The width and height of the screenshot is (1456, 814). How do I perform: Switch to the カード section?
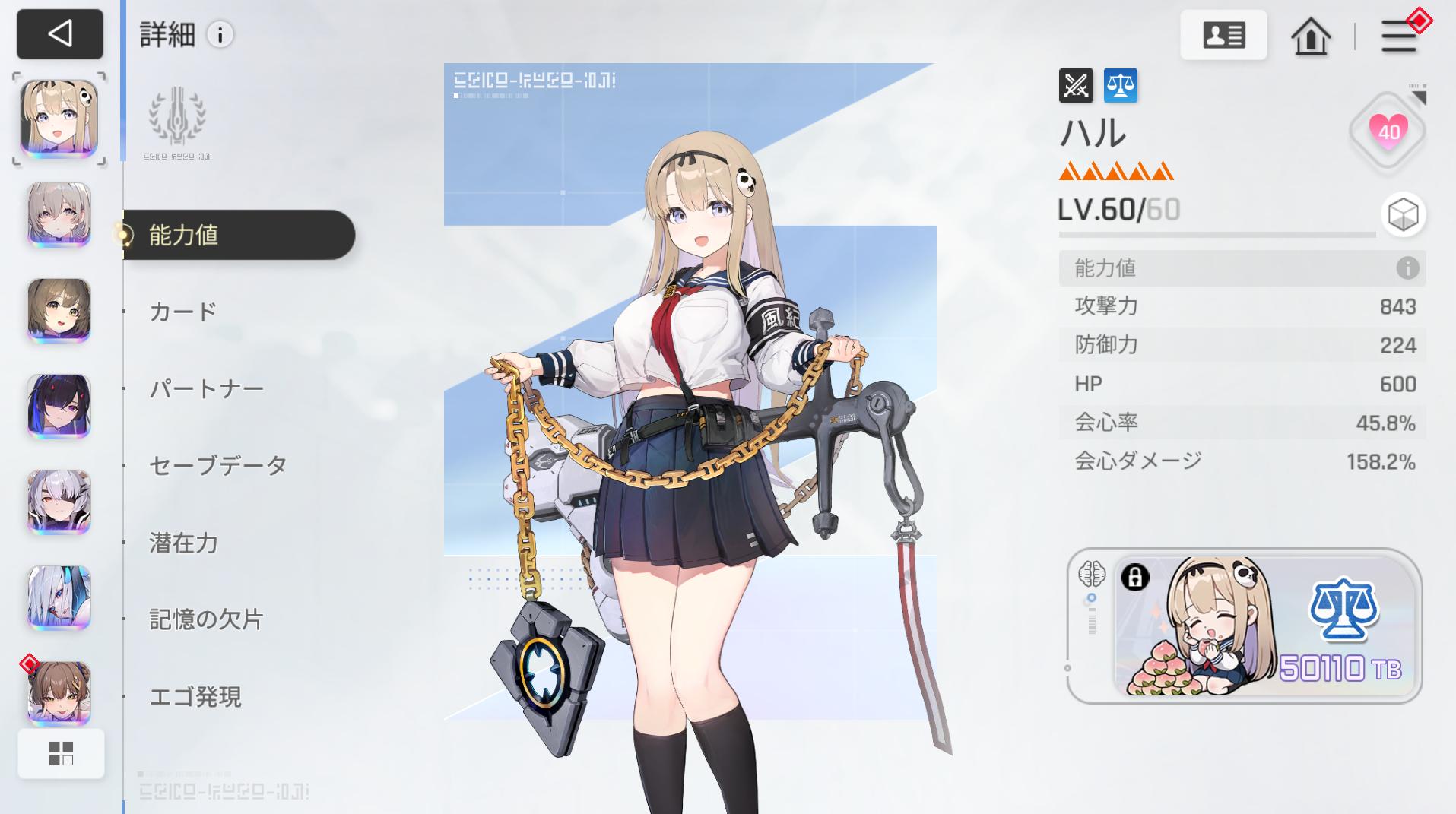[x=181, y=311]
